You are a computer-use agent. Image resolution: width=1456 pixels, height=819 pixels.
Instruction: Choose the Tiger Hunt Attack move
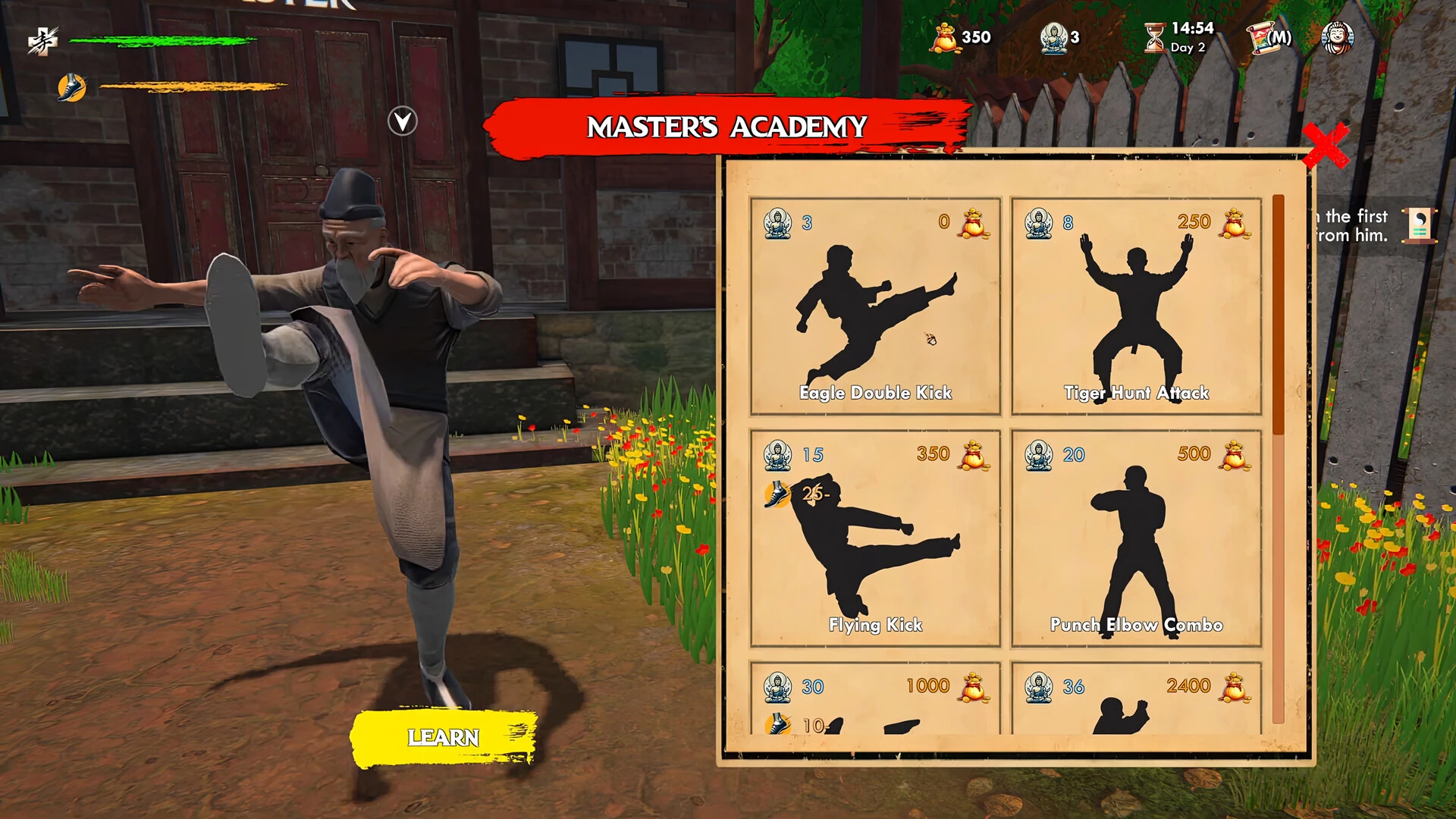point(1136,306)
